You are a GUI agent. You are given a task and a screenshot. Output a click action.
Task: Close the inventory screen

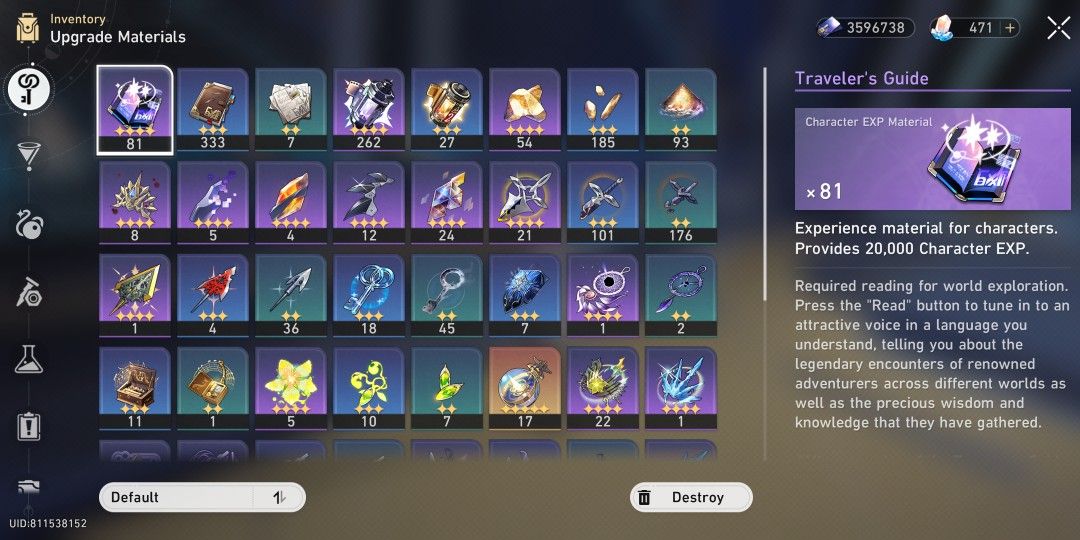[x=1058, y=28]
